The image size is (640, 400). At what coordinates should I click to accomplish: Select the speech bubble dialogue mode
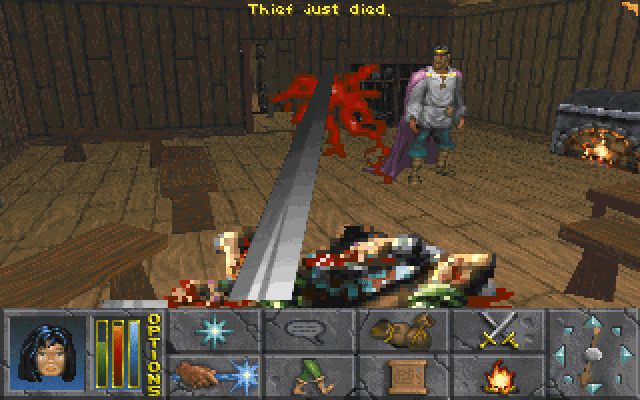[x=307, y=330]
